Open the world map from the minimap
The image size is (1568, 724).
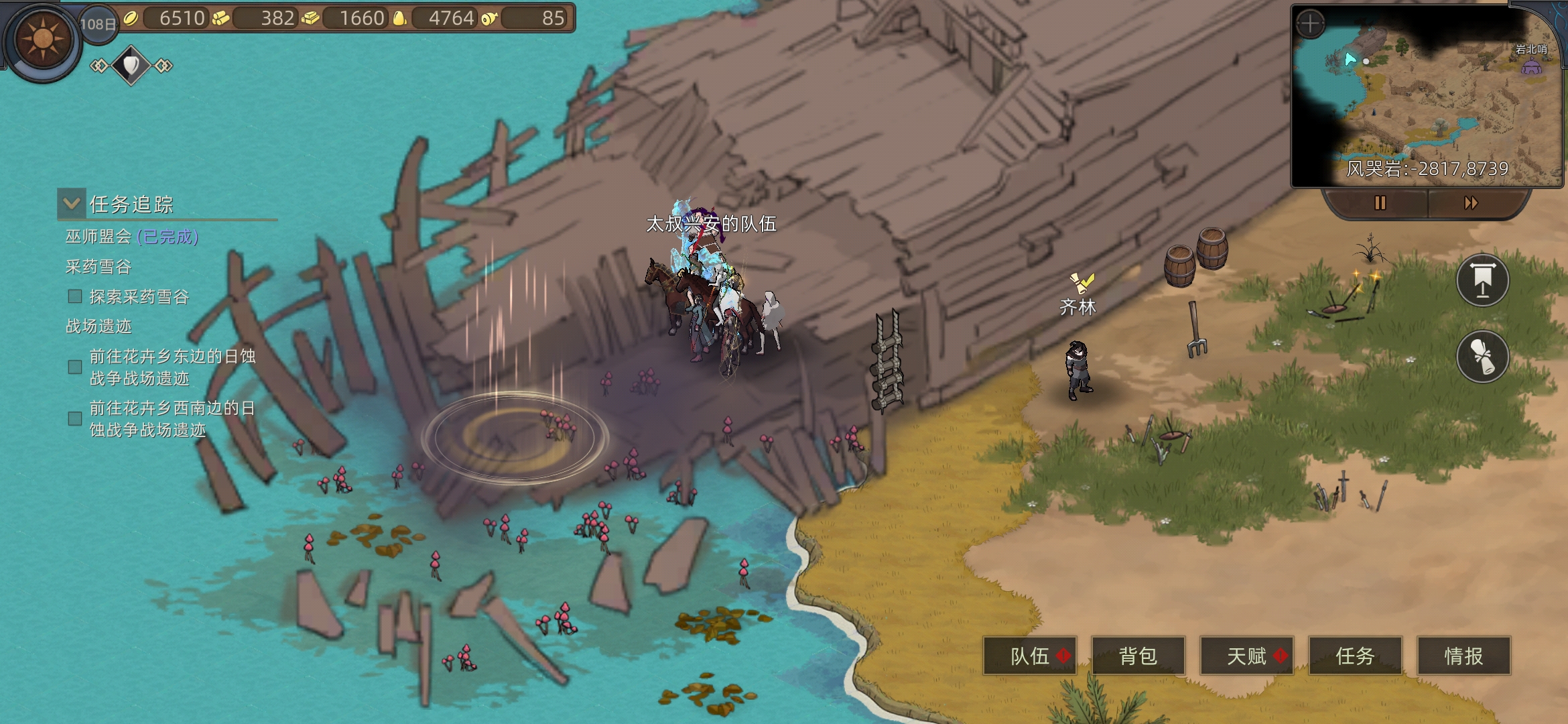(1427, 101)
